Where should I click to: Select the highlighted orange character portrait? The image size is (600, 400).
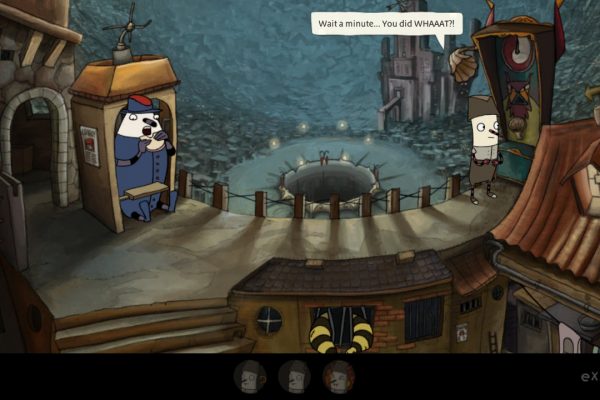coord(339,376)
